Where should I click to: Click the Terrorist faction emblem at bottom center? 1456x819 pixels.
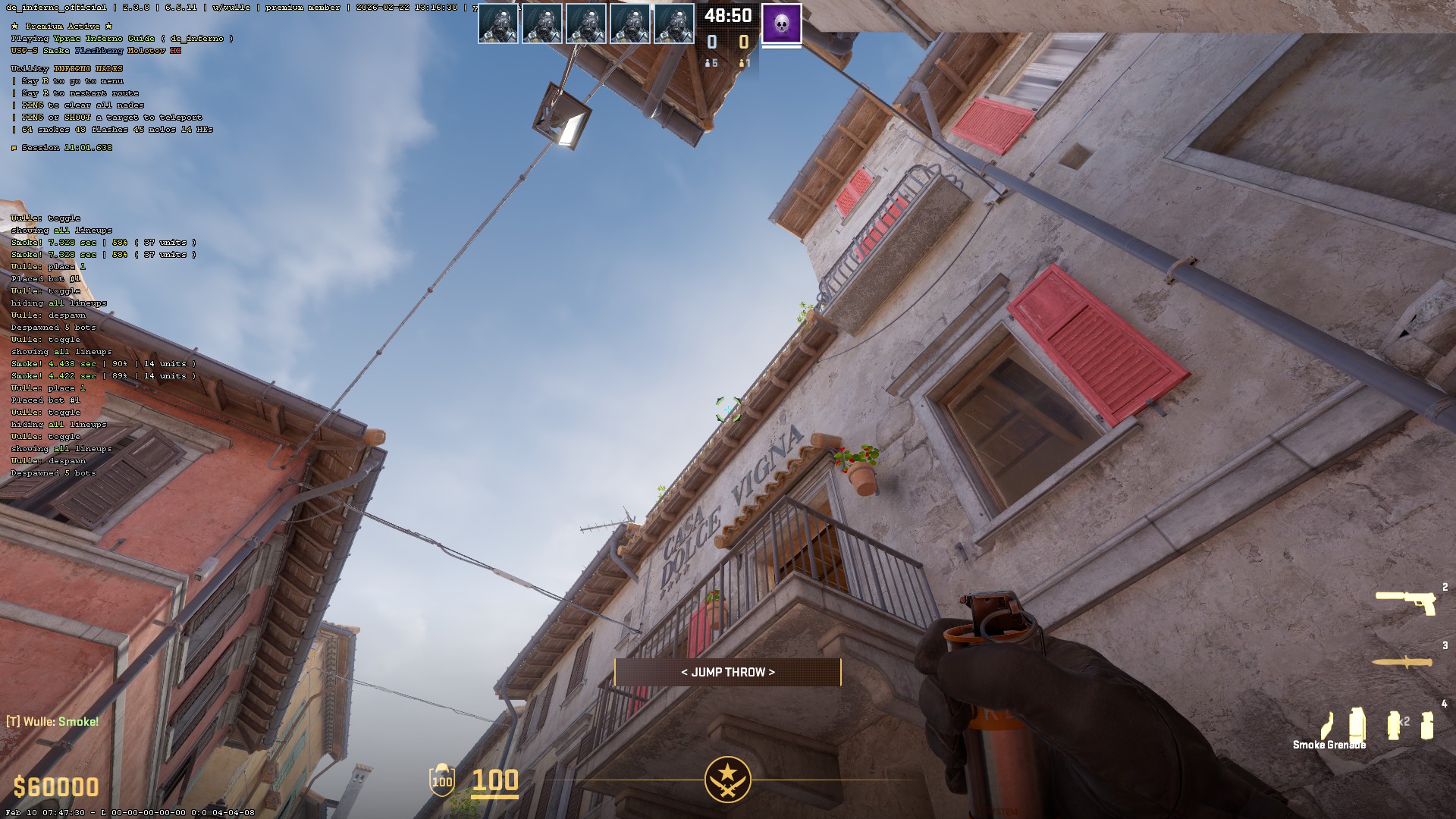coord(728,781)
